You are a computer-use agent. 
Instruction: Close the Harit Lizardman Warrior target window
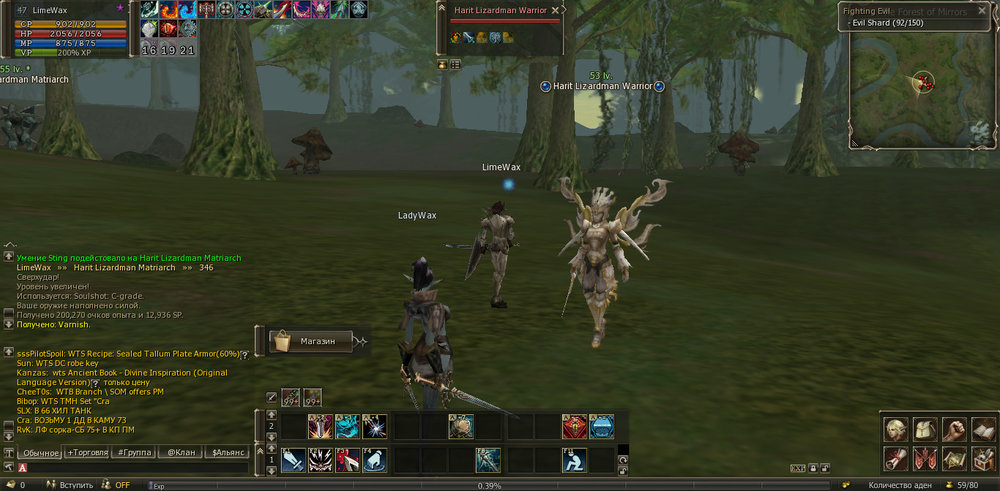coord(556,10)
